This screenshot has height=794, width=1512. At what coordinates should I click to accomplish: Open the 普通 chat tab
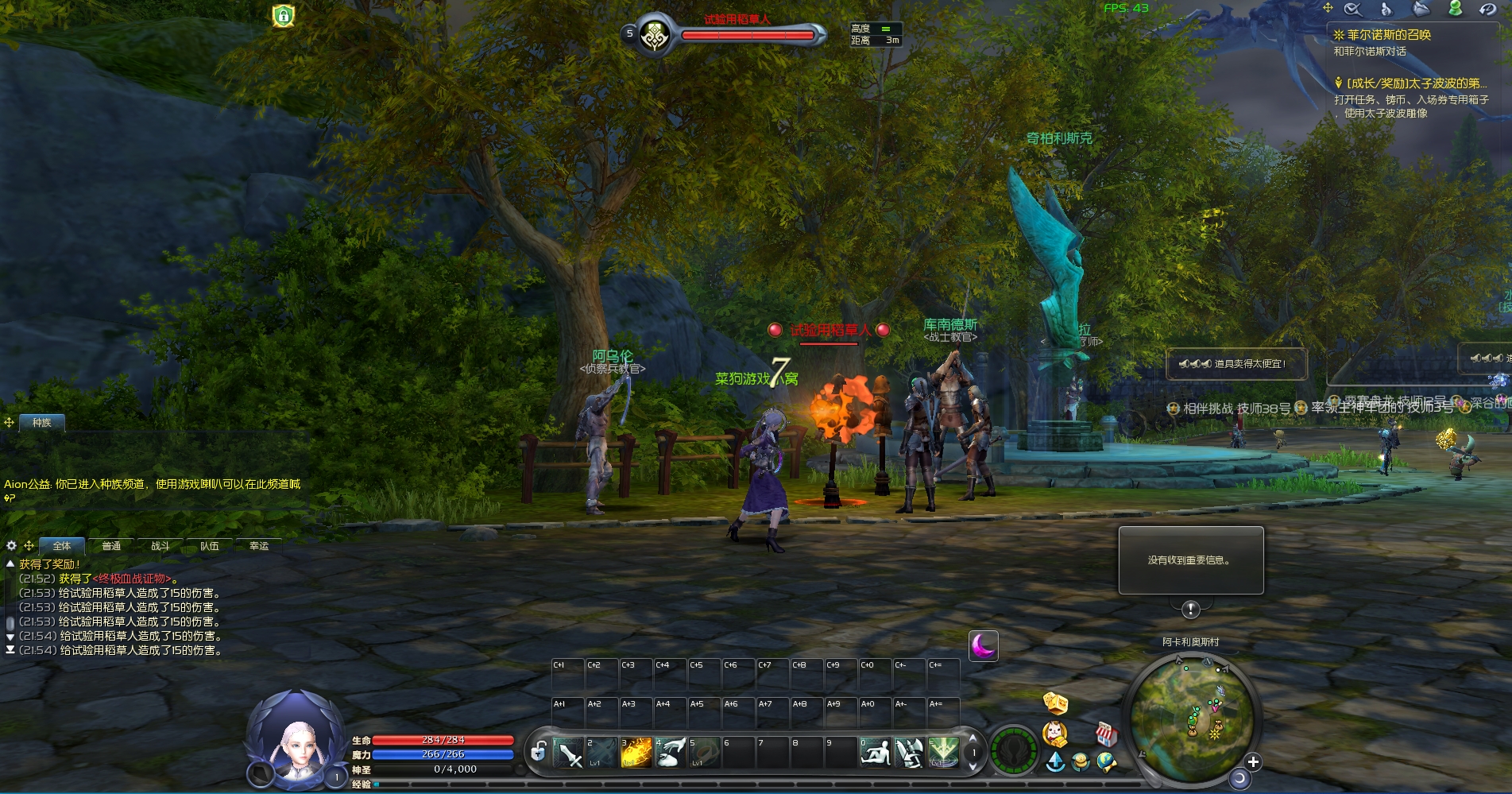111,546
